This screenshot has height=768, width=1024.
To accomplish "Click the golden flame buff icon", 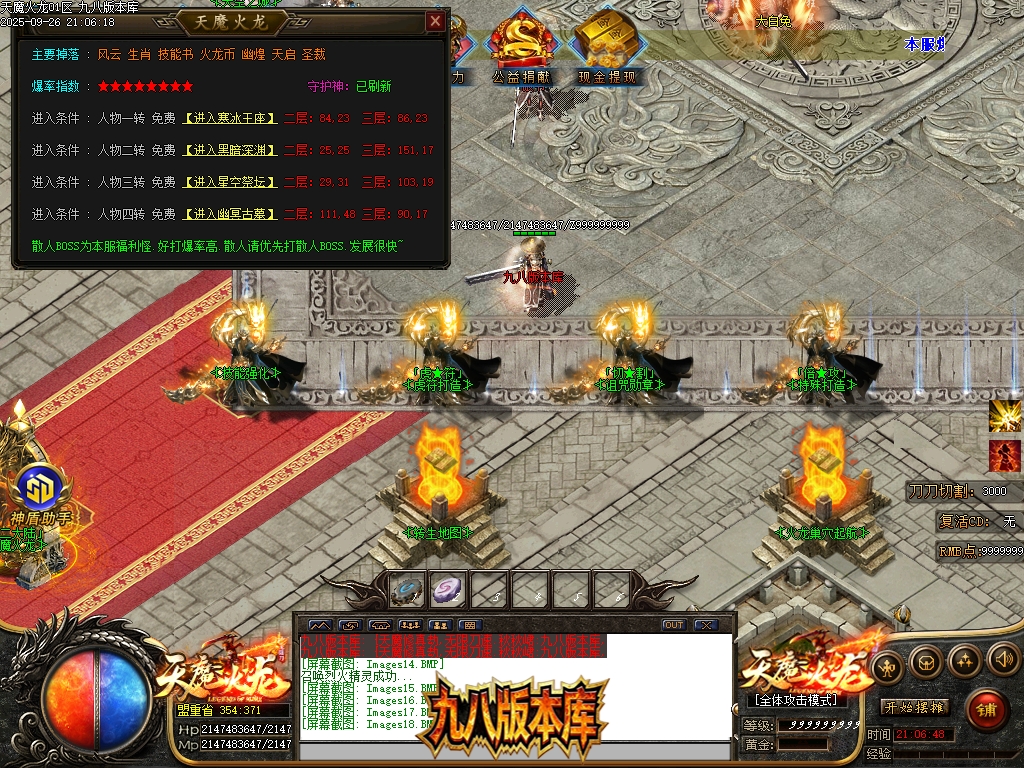I will (x=1004, y=416).
